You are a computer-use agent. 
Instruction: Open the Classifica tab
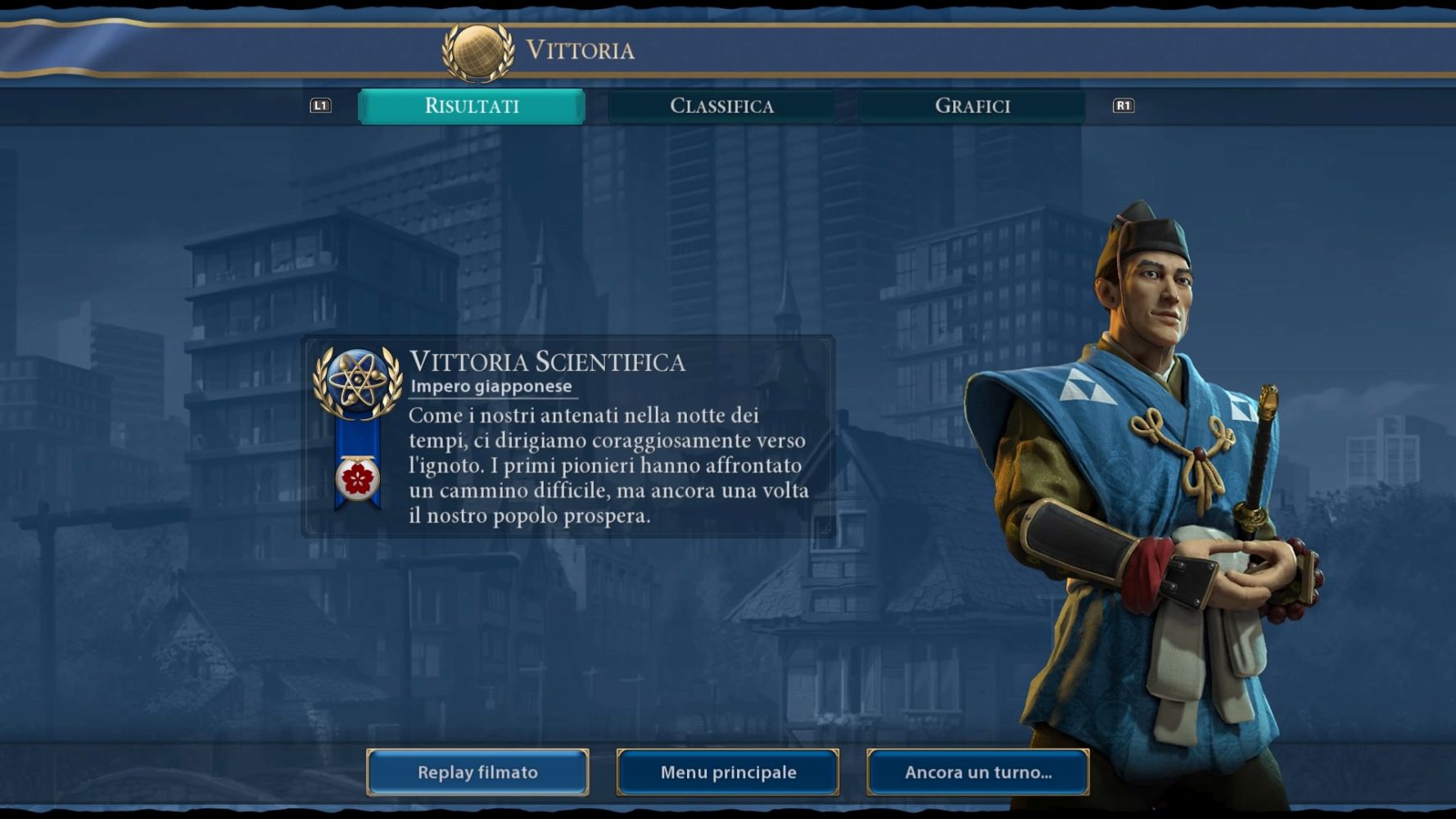click(721, 106)
